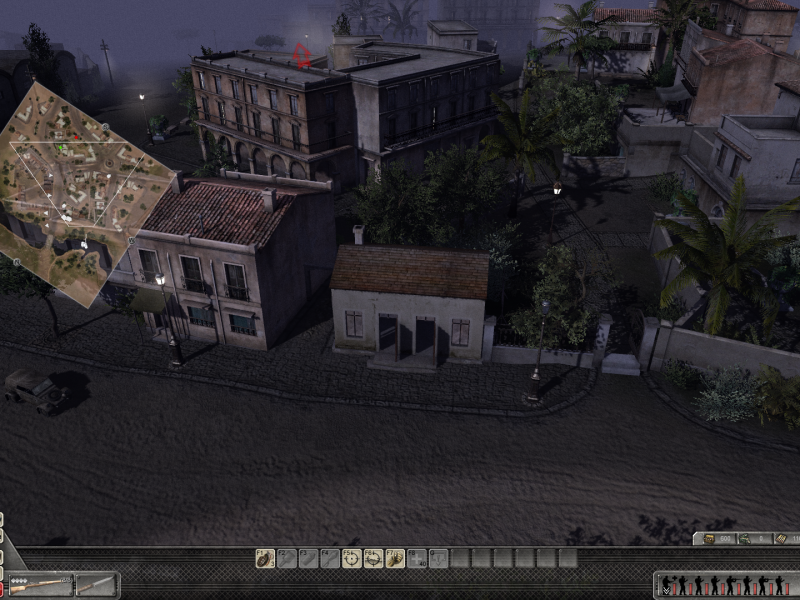Screen dimensions: 800x600
Task: Use the F1 grenade command
Action: pos(265,558)
